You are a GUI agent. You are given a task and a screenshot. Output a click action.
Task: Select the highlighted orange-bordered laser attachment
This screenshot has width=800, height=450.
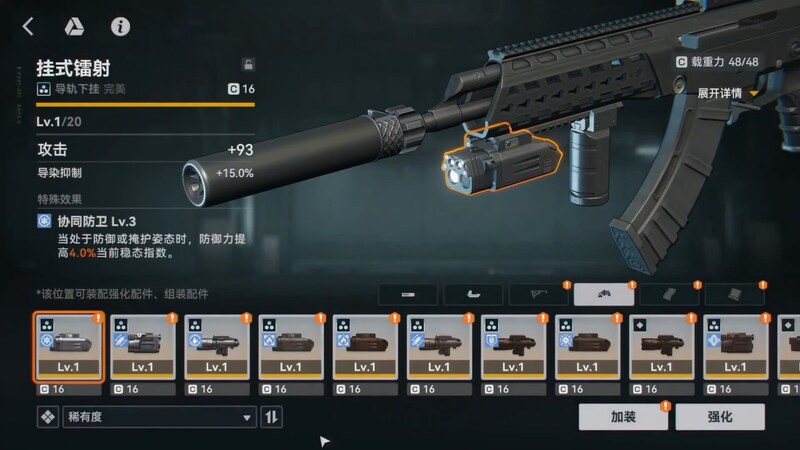[67, 347]
